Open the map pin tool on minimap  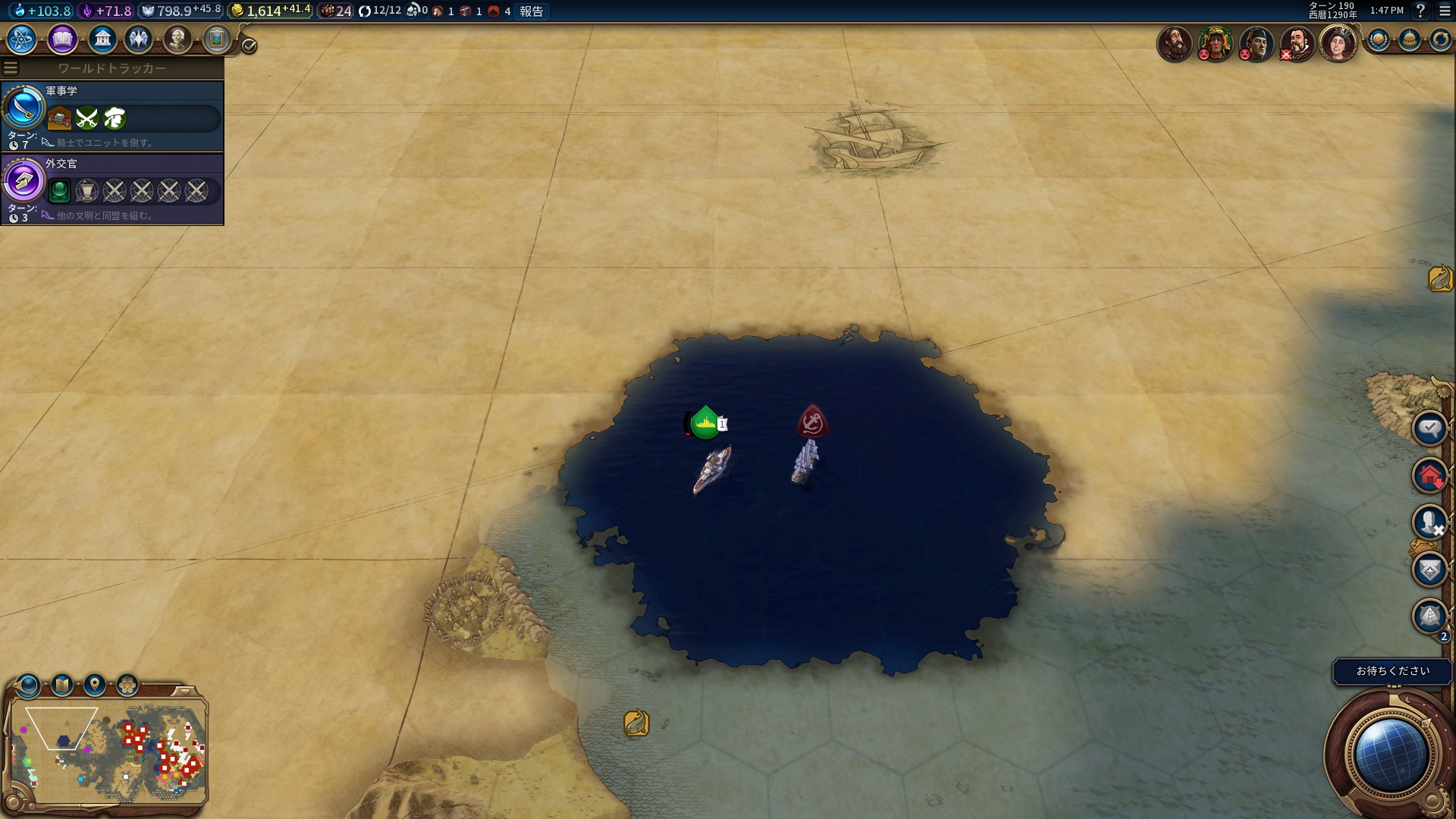click(95, 686)
